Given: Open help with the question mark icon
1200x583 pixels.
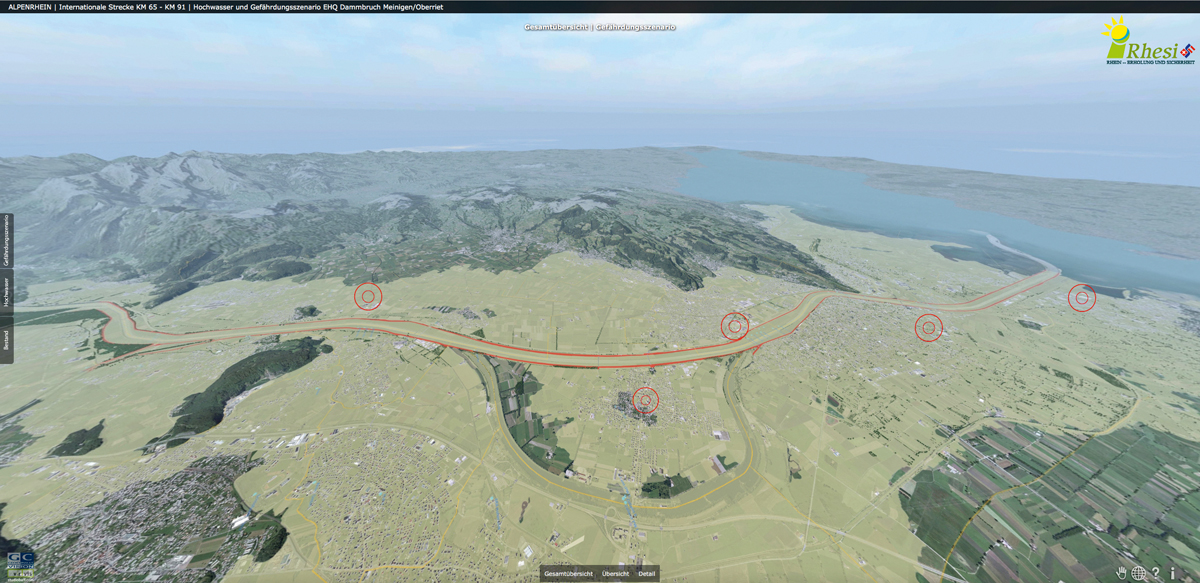Looking at the screenshot, I should (x=1156, y=573).
